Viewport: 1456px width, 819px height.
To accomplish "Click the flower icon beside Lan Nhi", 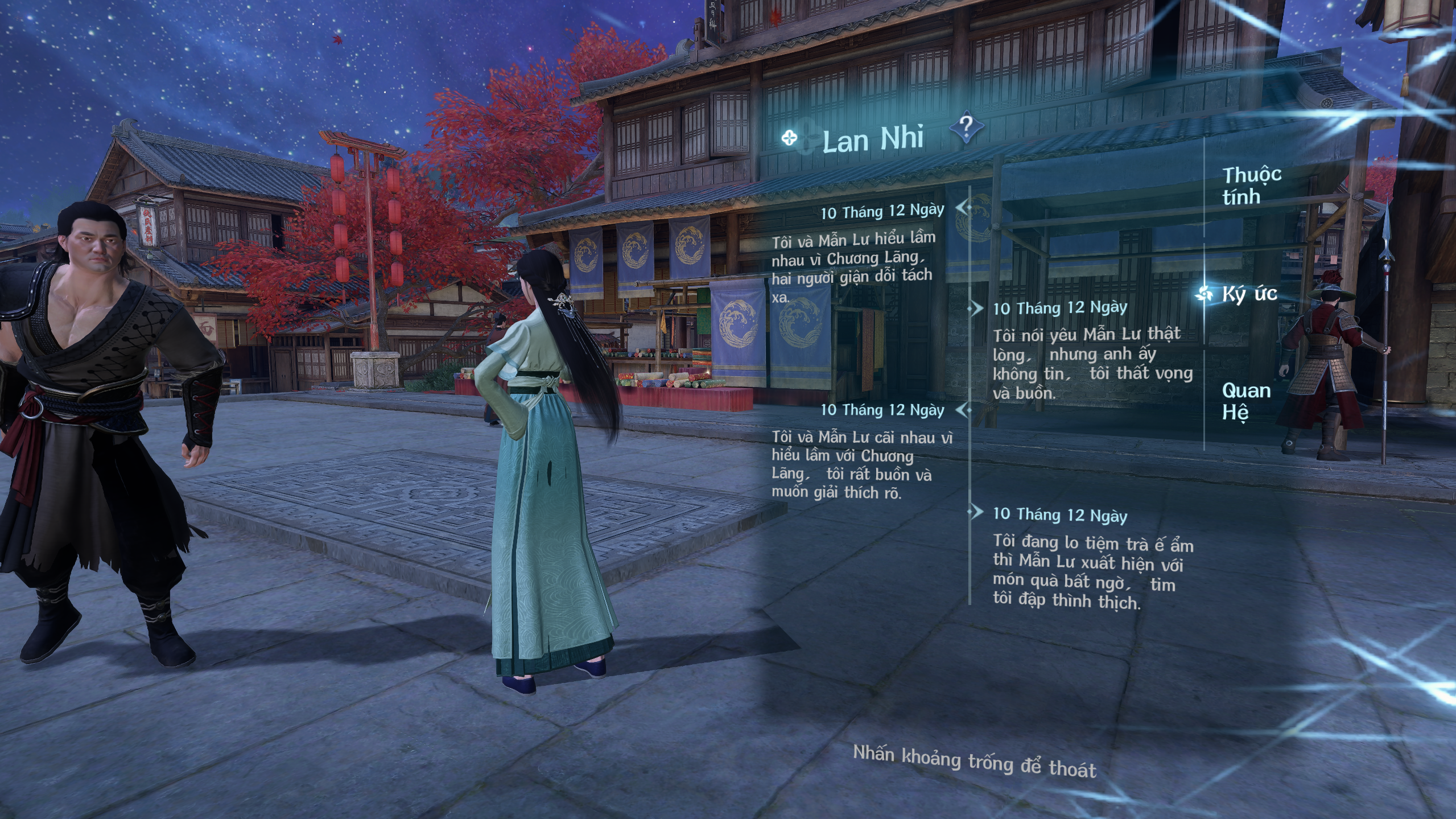I will coord(789,138).
